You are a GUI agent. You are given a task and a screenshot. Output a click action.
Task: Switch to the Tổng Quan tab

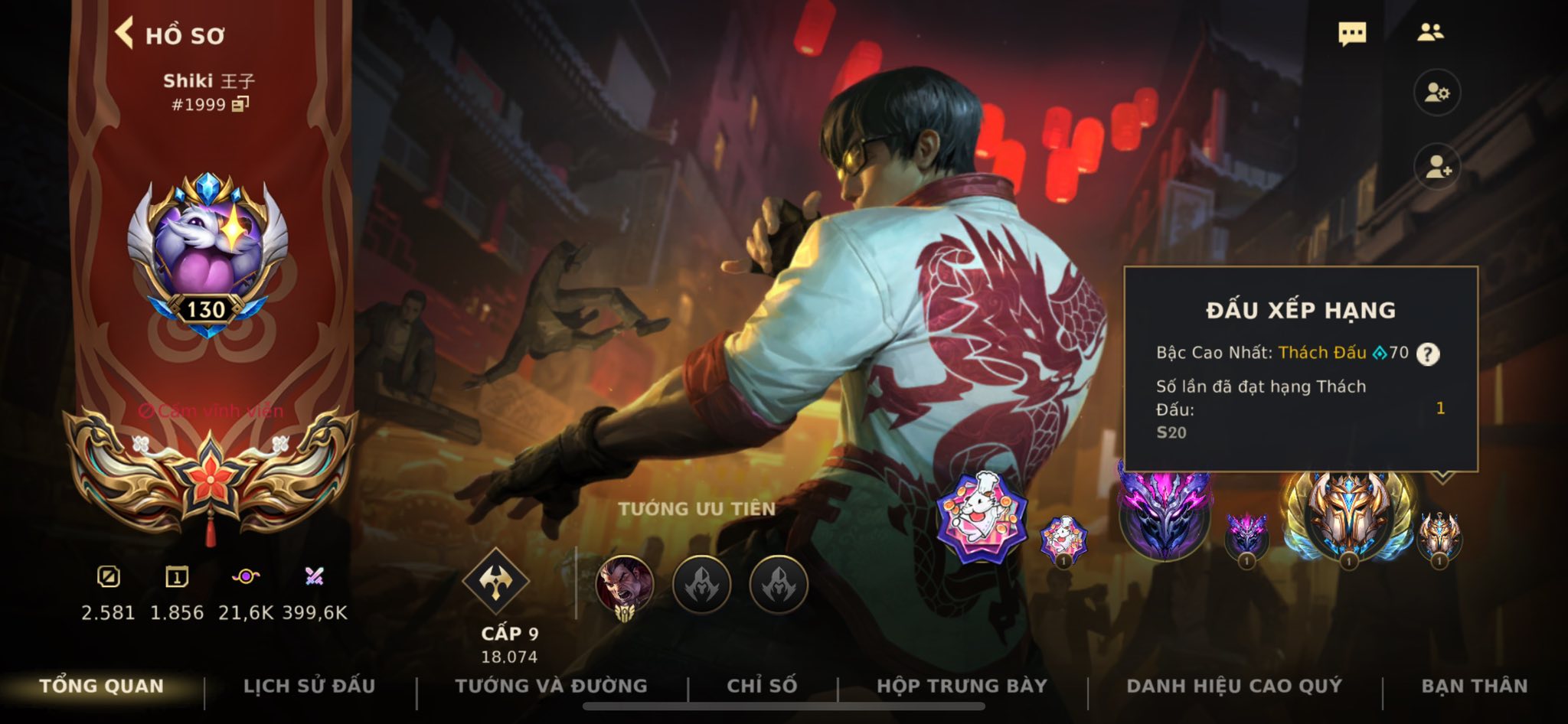click(102, 686)
